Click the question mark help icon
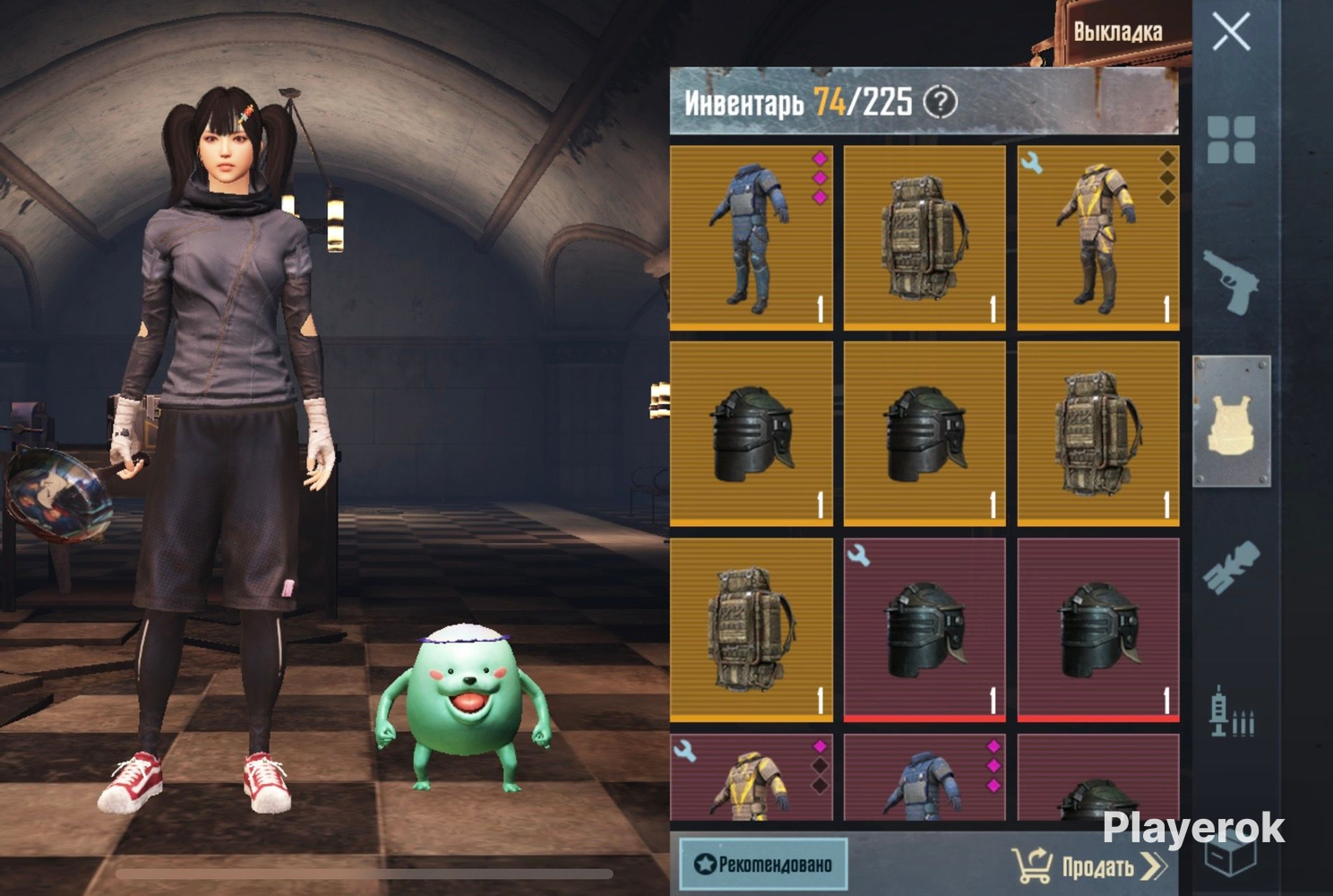1333x896 pixels. pyautogui.click(x=940, y=102)
